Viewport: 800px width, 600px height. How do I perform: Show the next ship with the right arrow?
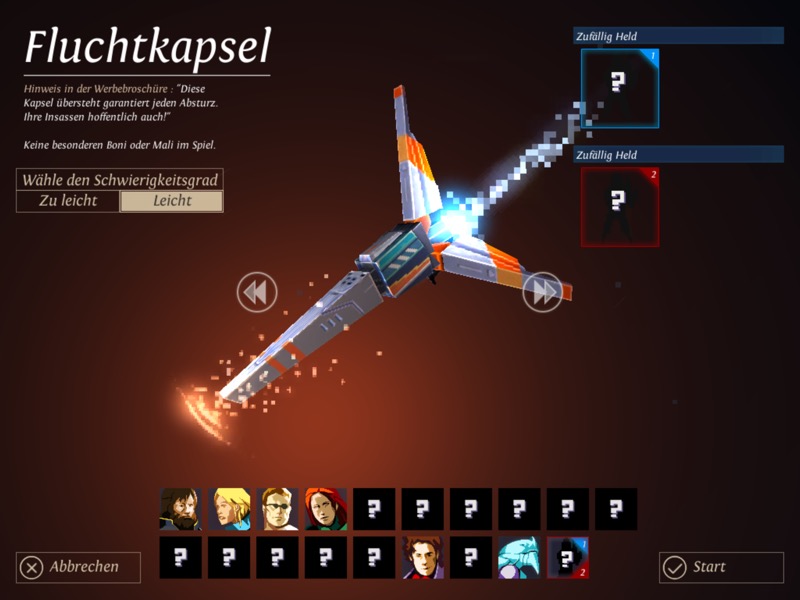tap(543, 292)
